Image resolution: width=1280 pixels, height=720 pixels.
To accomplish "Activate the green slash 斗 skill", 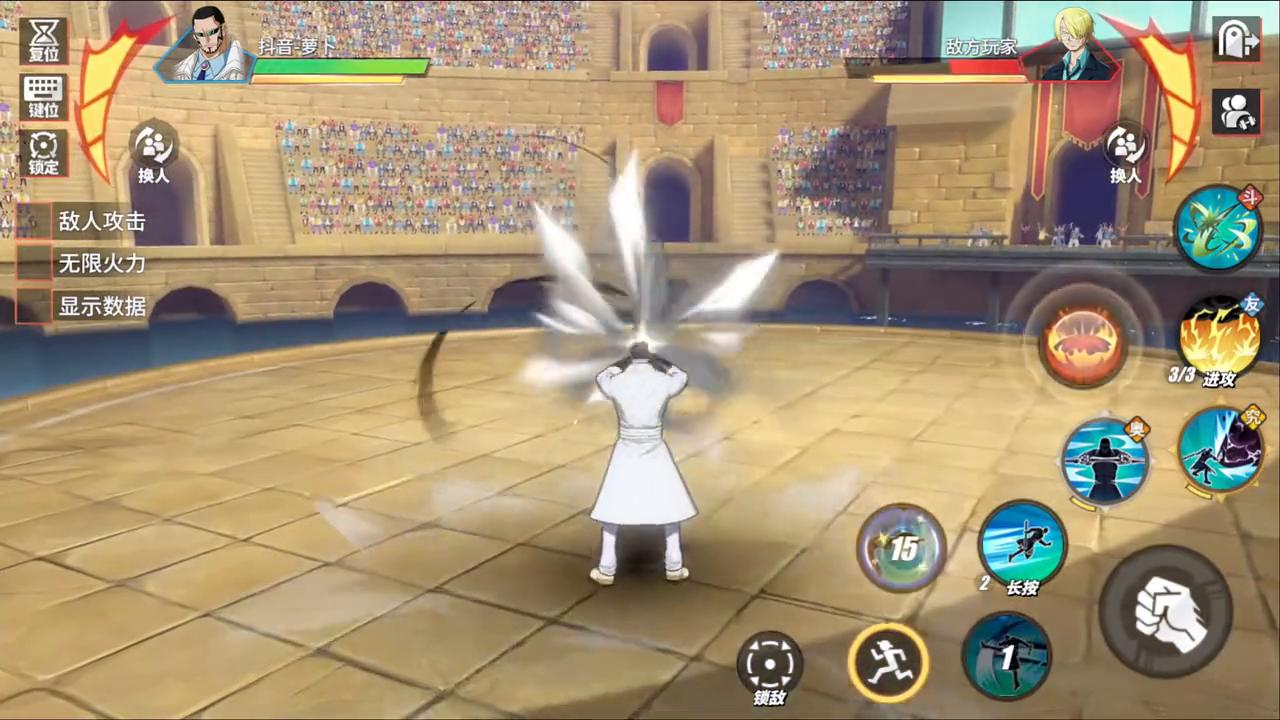I will pyautogui.click(x=1217, y=227).
